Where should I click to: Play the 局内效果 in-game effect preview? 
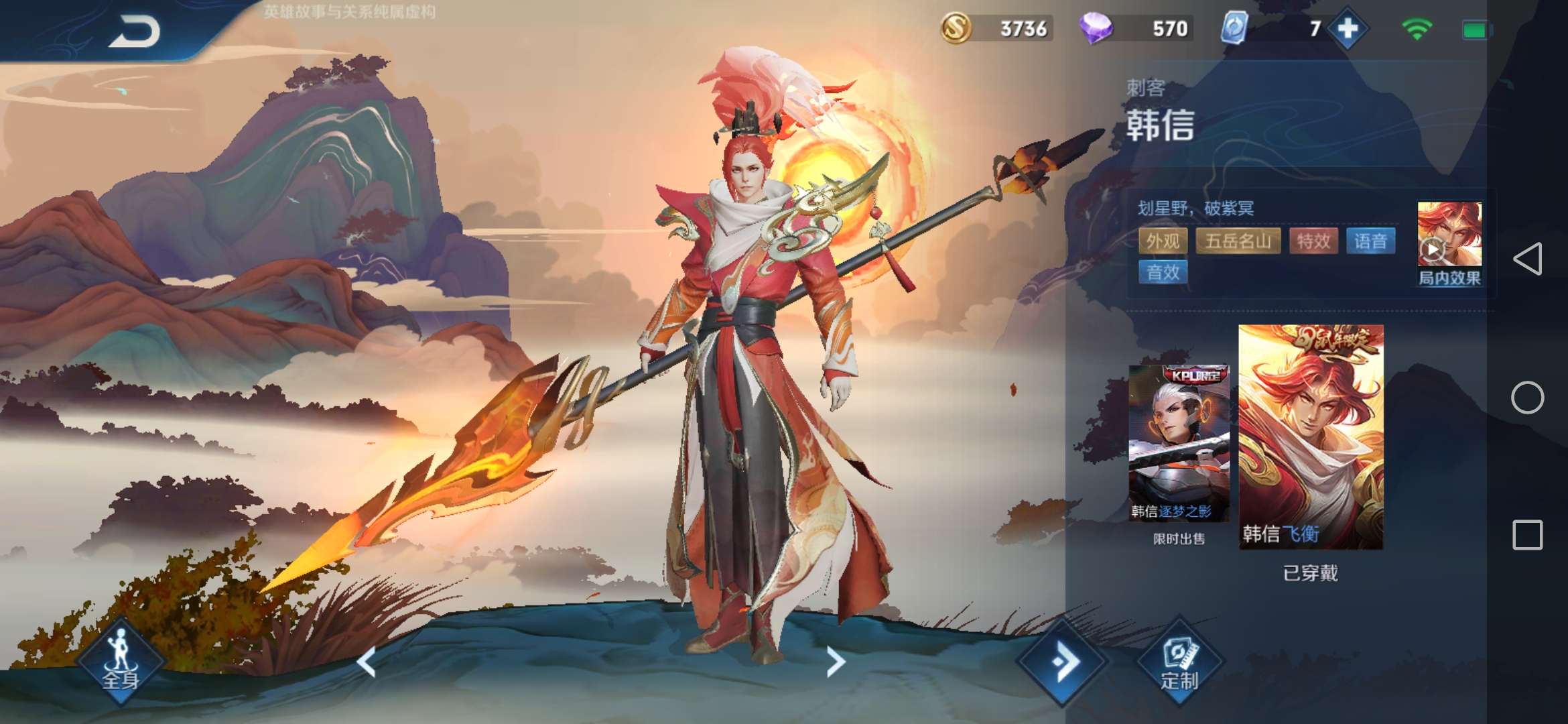pos(1449,244)
